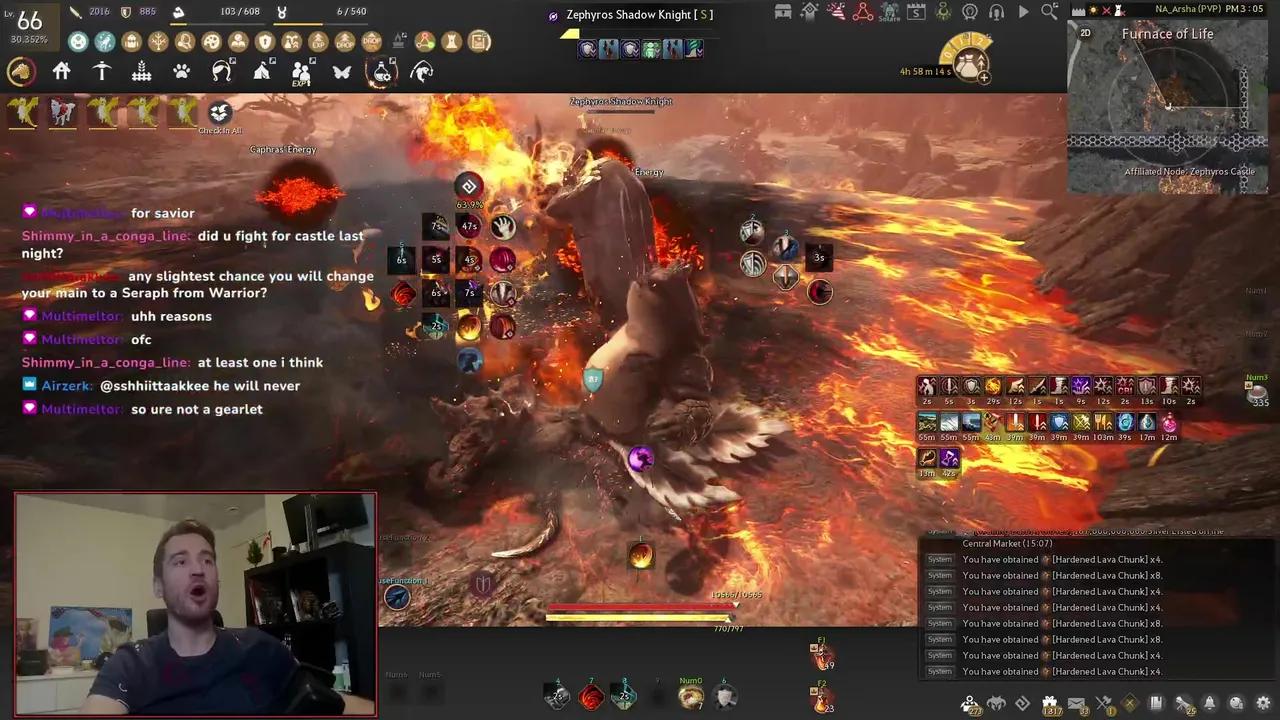Select the pickaxe gathering icon in top menu
Screen dimensions: 1280x720
point(101,70)
